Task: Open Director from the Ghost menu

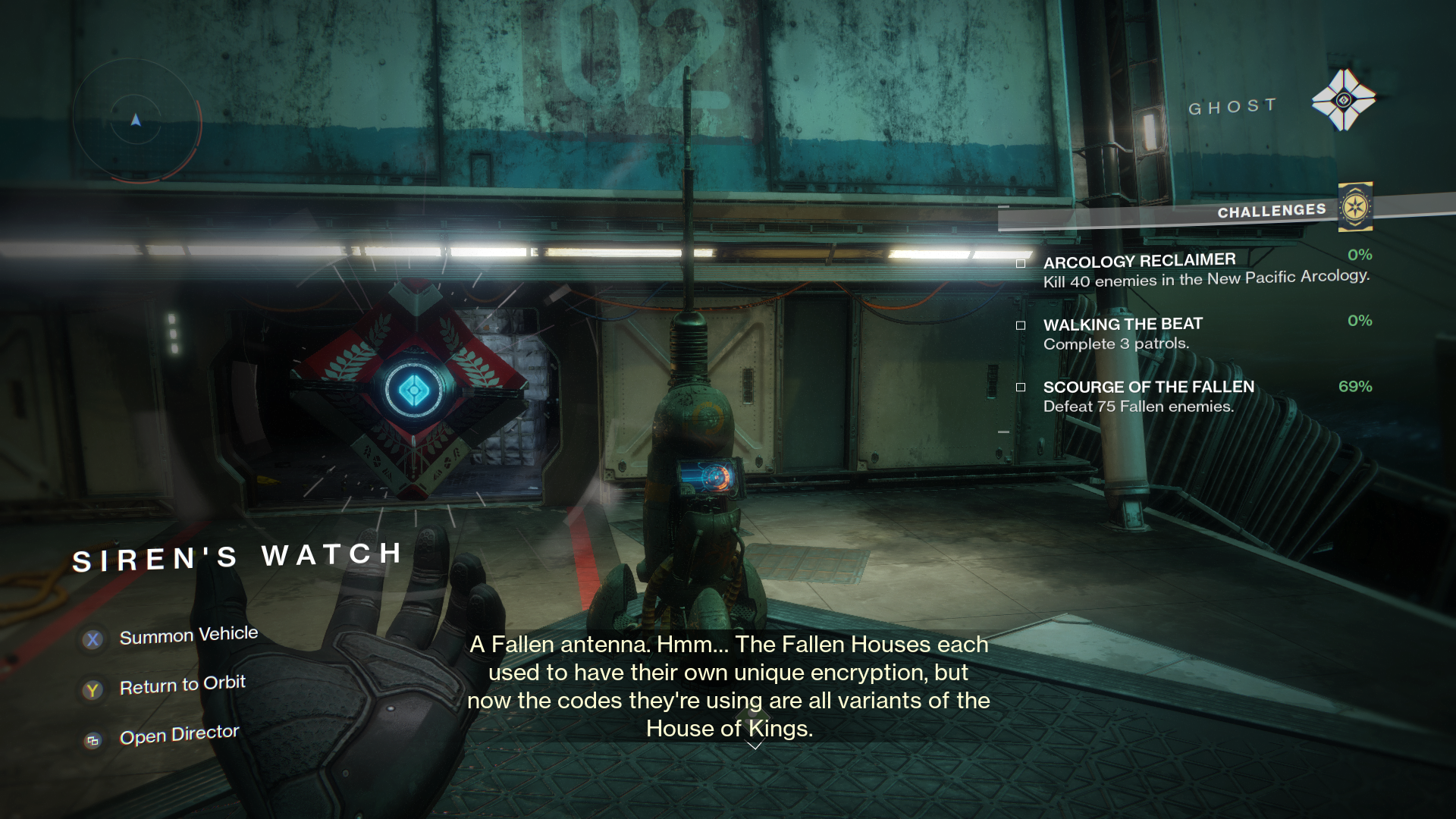Action: (x=179, y=735)
